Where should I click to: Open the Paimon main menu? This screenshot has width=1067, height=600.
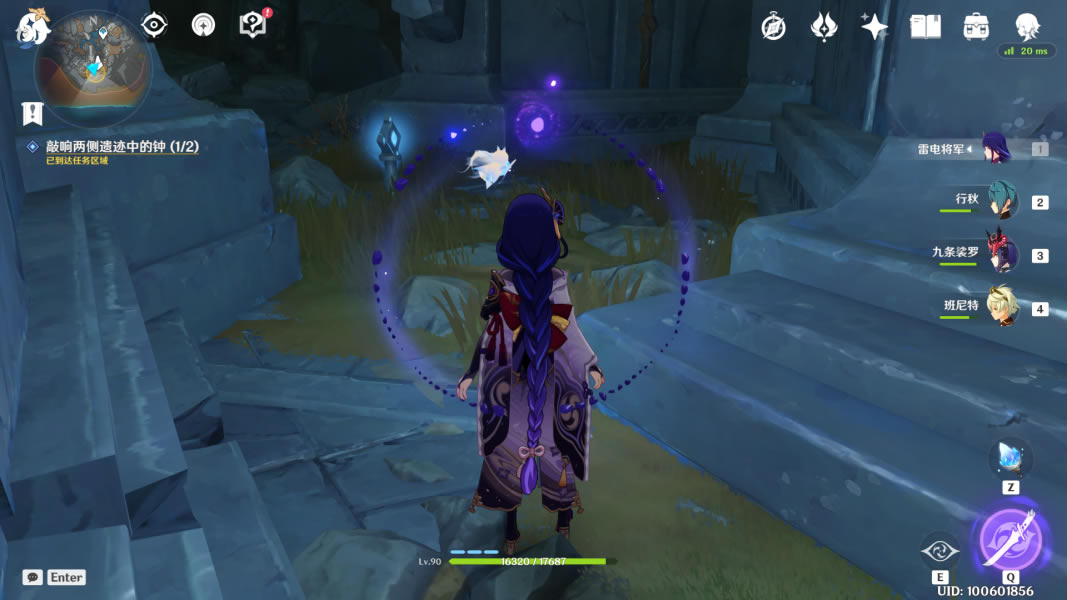[33, 26]
